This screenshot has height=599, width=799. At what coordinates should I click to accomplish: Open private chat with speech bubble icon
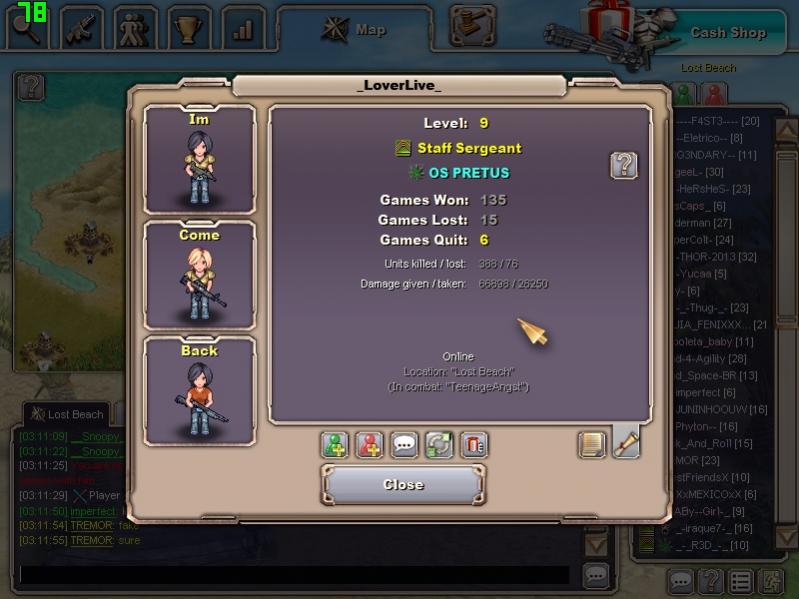pyautogui.click(x=404, y=445)
